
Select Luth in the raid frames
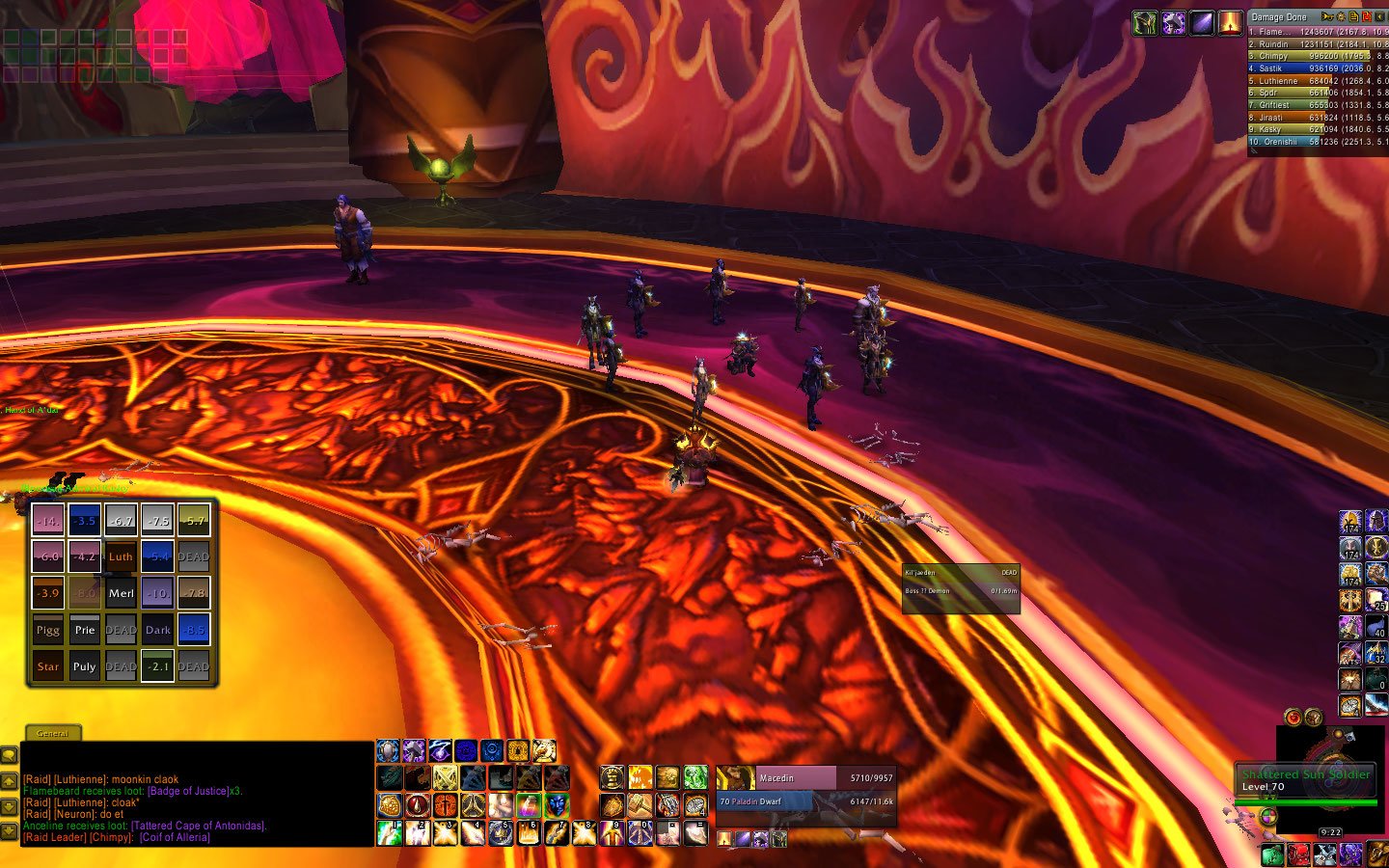click(121, 556)
